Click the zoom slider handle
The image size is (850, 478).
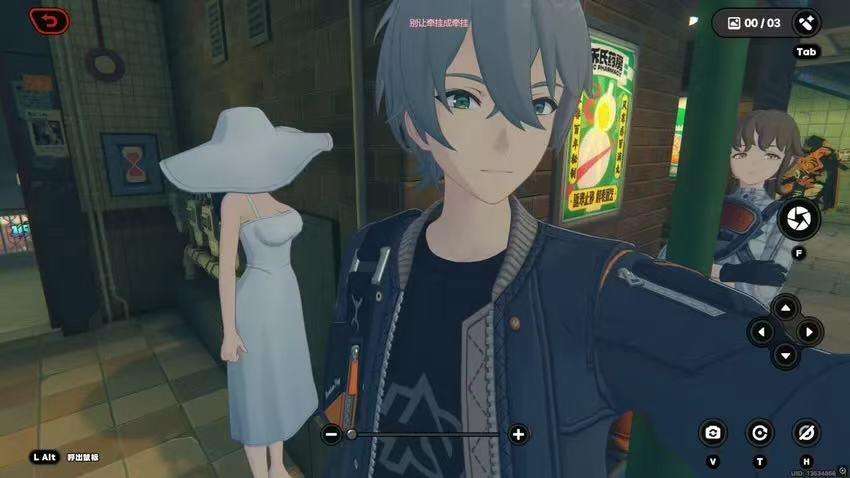pos(351,434)
